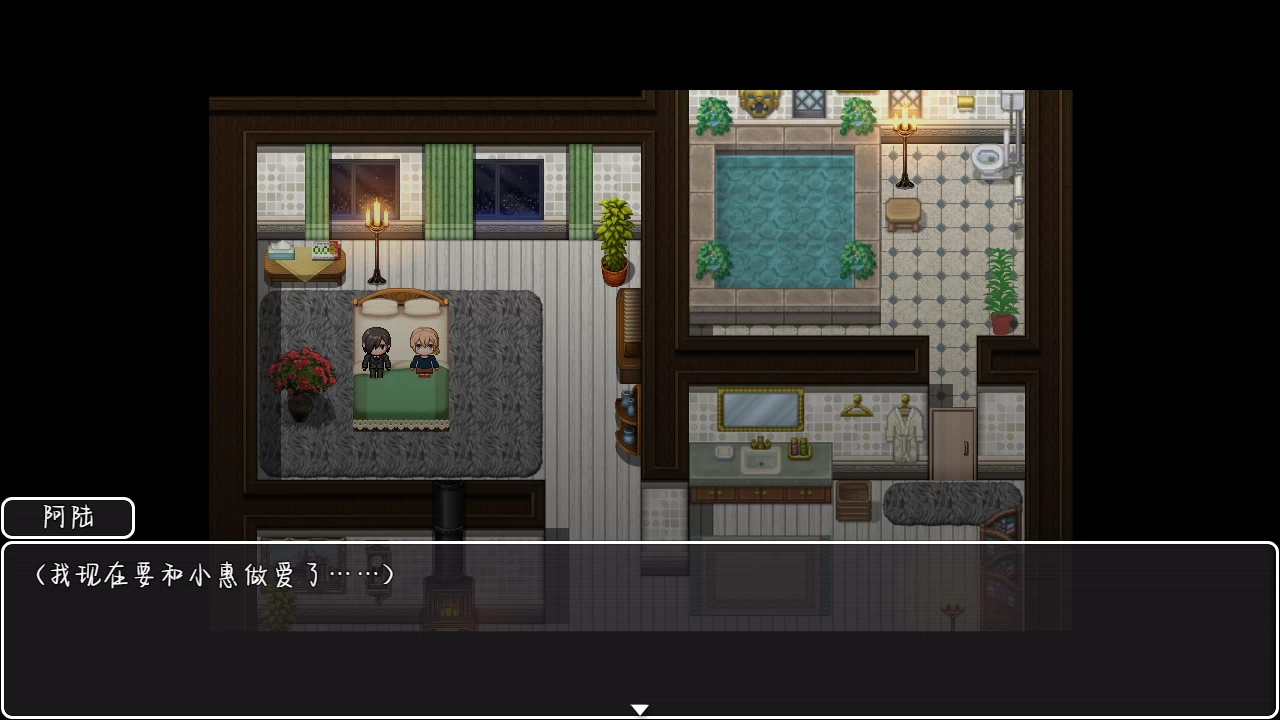
Task: Click the advance arrow below the dialogue box
Action: click(639, 708)
